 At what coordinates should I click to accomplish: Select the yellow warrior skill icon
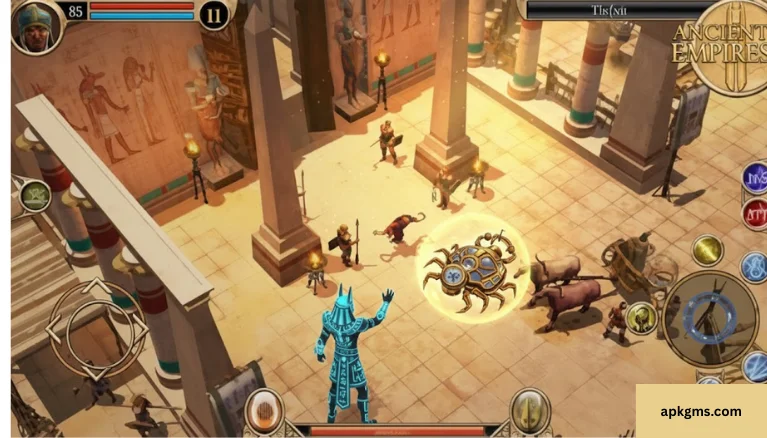(x=641, y=318)
